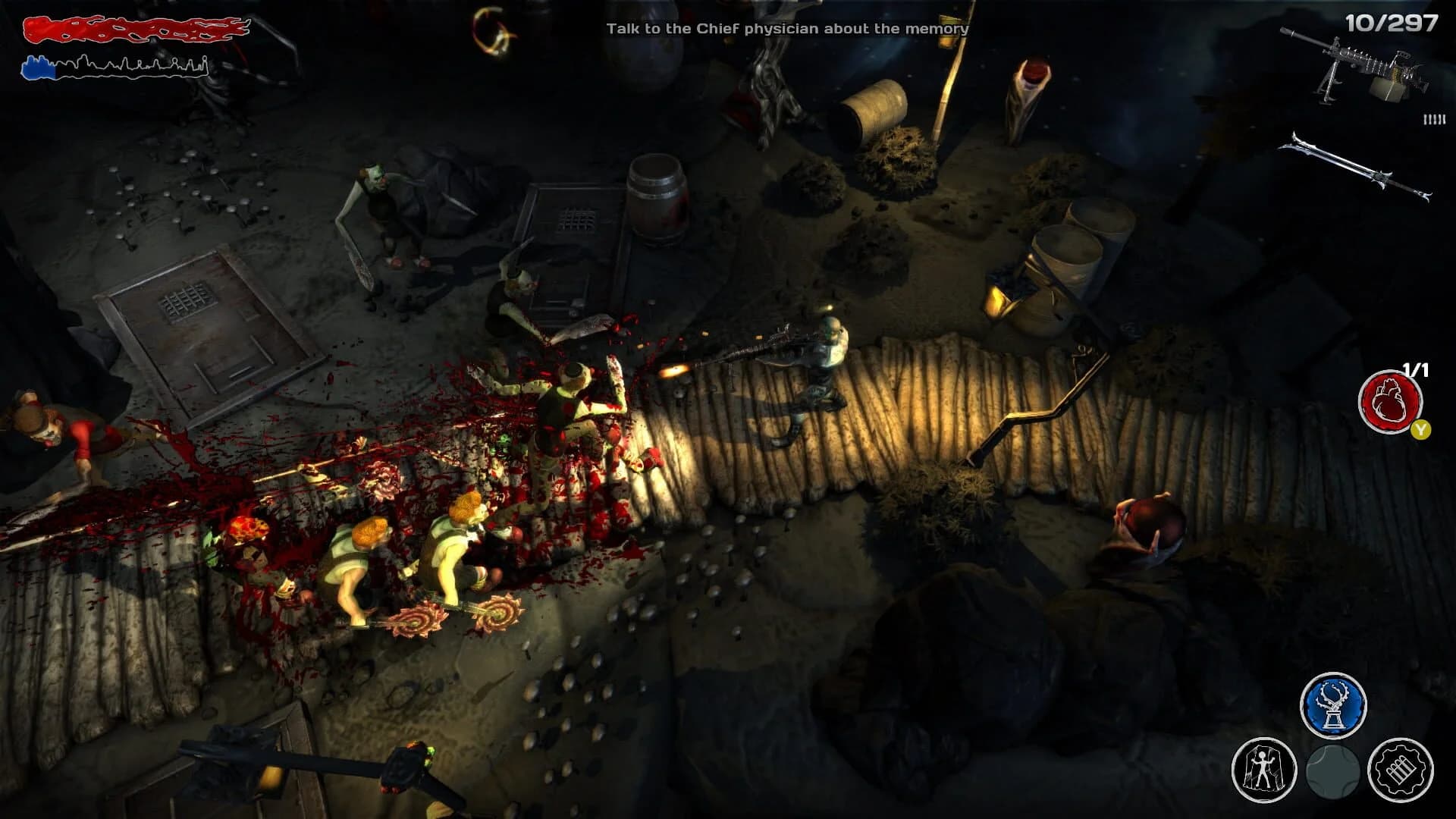Click the objective text about the Chief physician
Screen dimensions: 1456x819
[787, 29]
